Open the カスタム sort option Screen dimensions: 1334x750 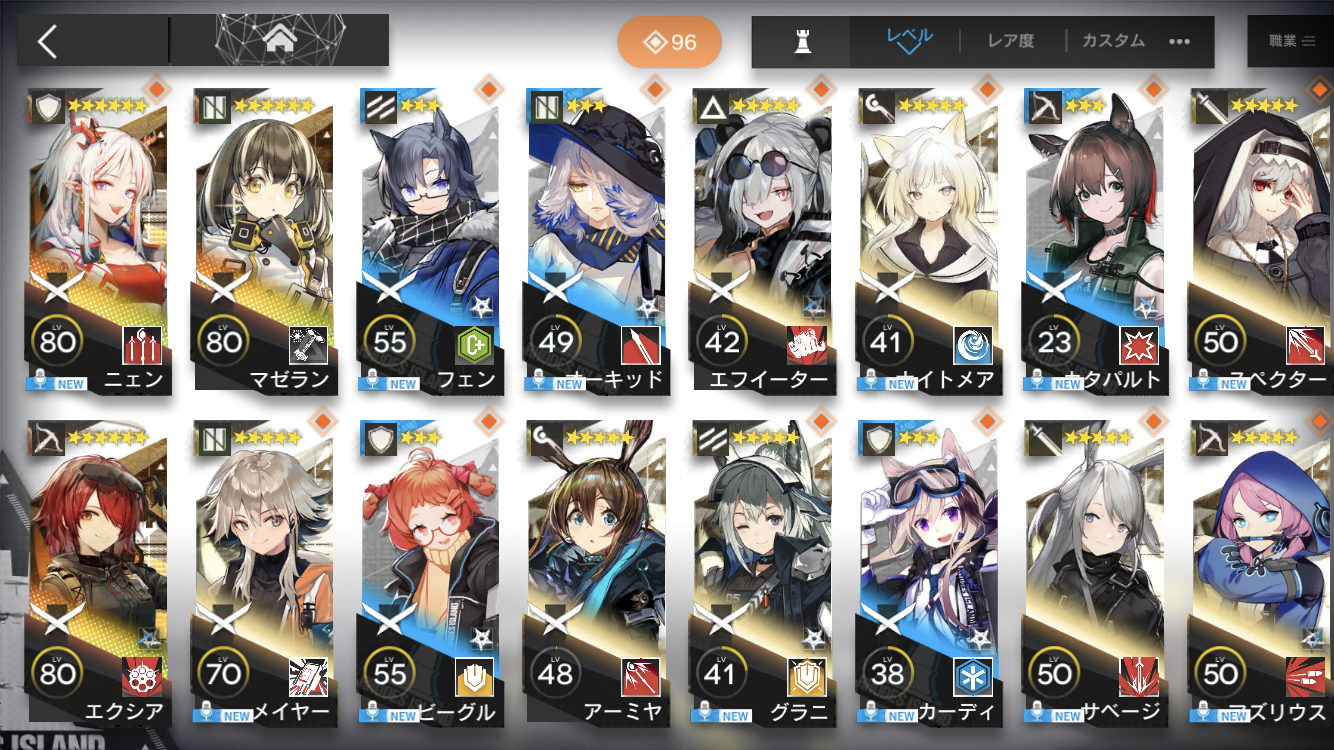click(1113, 41)
